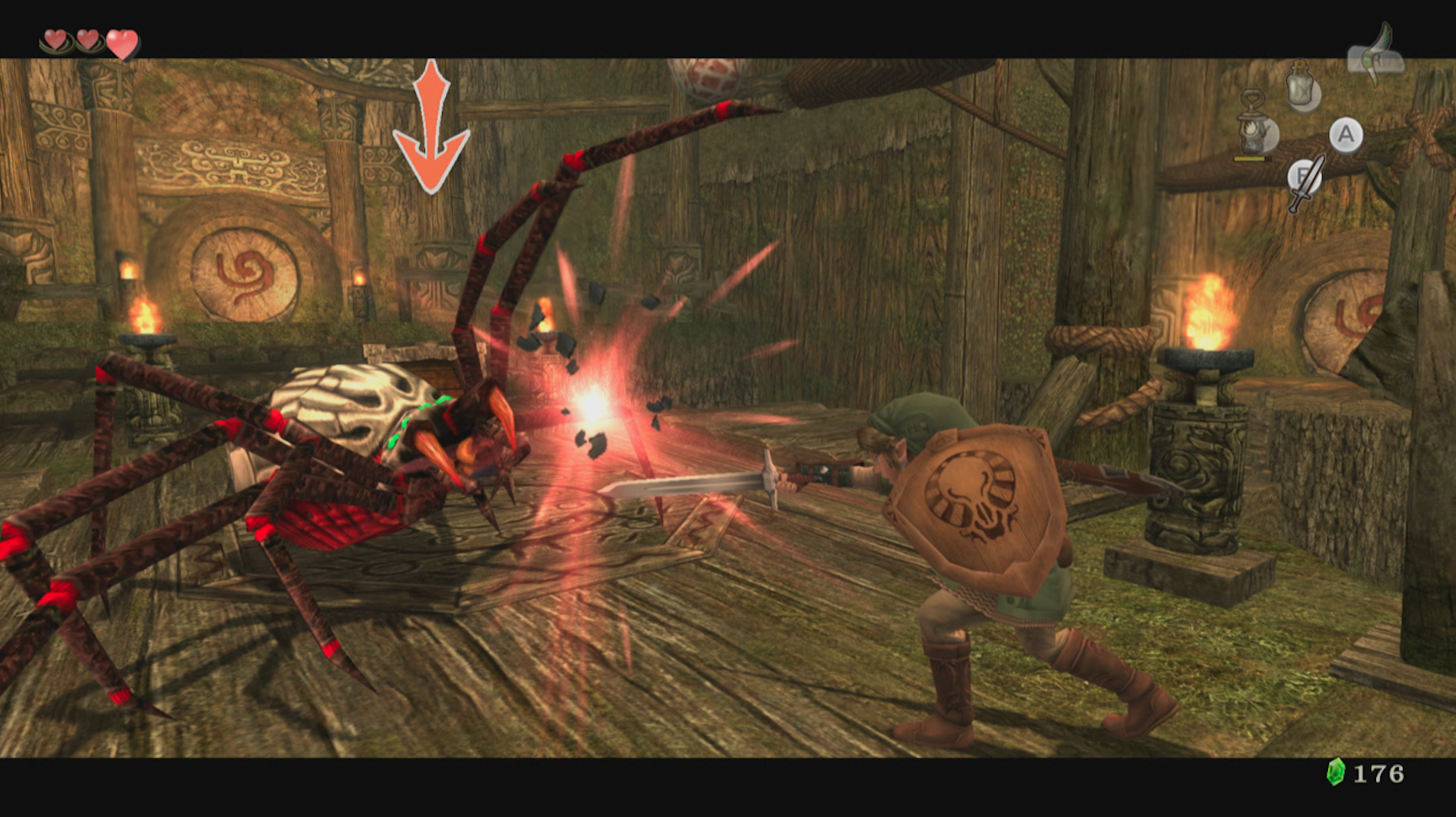This screenshot has height=817, width=1456.
Task: Activate the Gale Boomerang item icon
Action: pos(1376,54)
